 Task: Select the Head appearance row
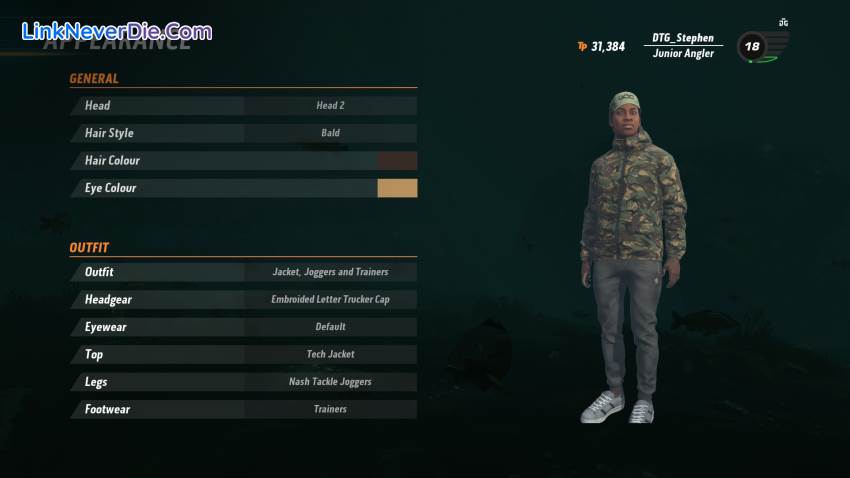click(243, 105)
